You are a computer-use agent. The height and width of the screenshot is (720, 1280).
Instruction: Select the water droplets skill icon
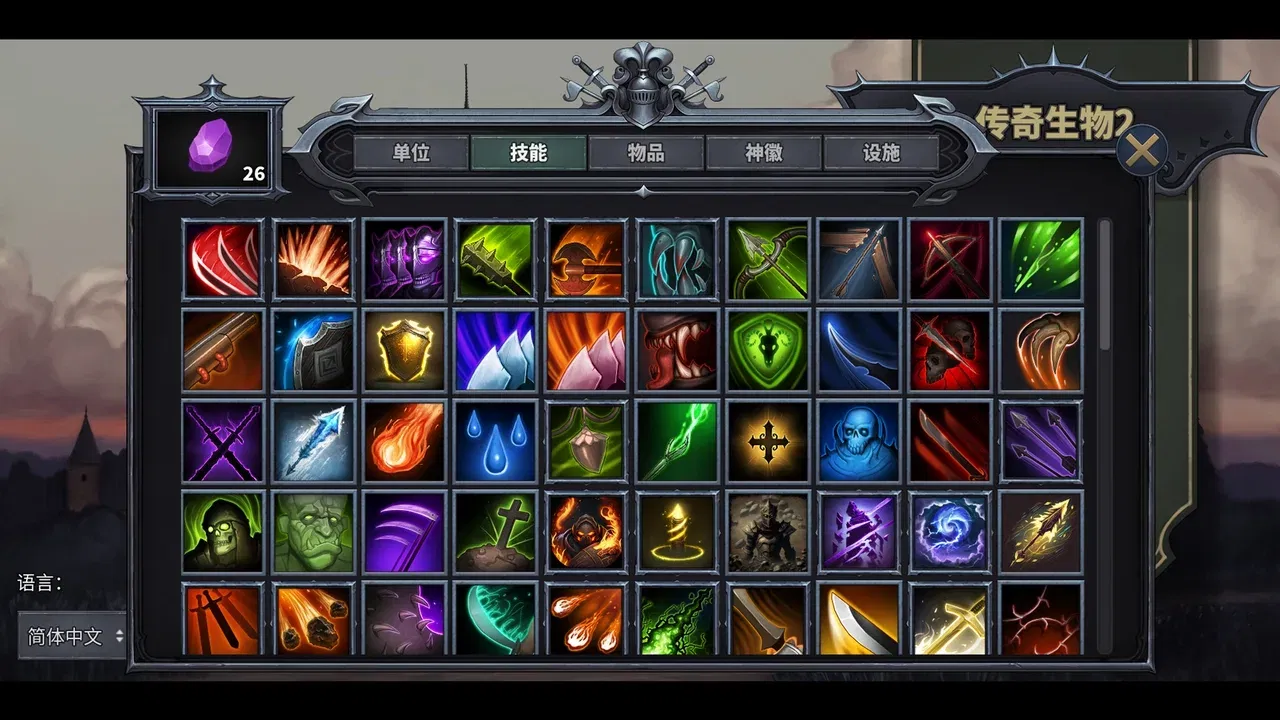tap(494, 440)
